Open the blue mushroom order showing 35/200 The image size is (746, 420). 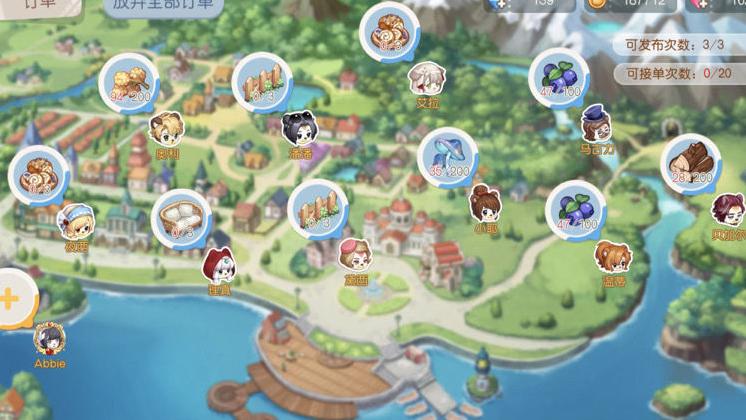(x=447, y=156)
